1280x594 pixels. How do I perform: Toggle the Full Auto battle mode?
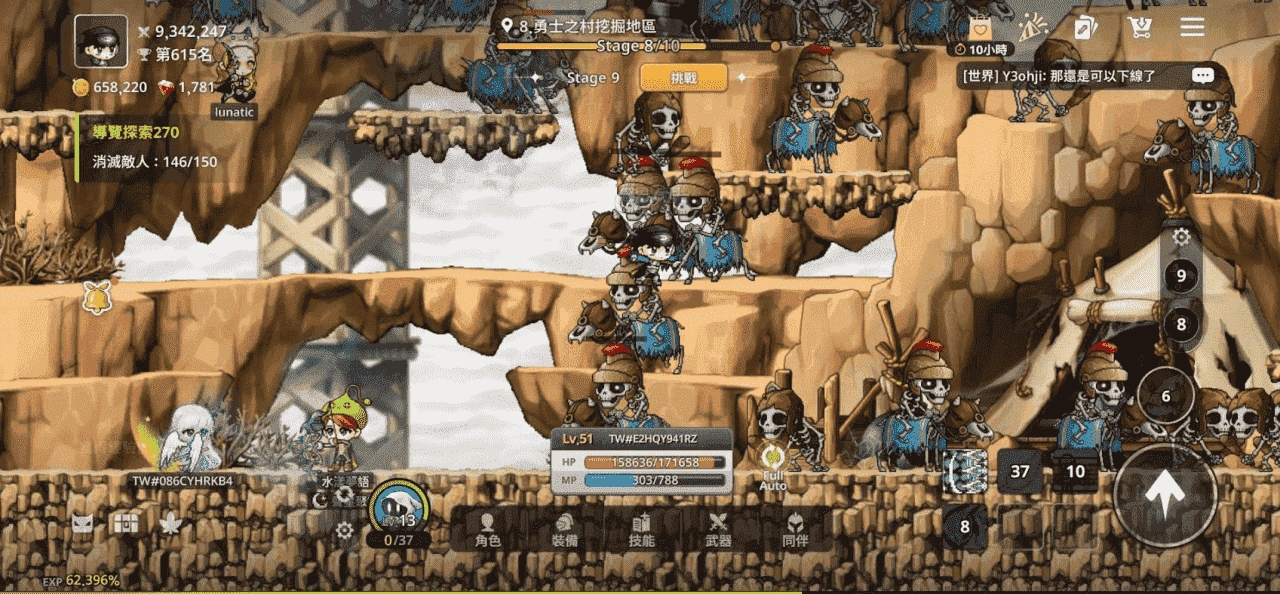[773, 468]
